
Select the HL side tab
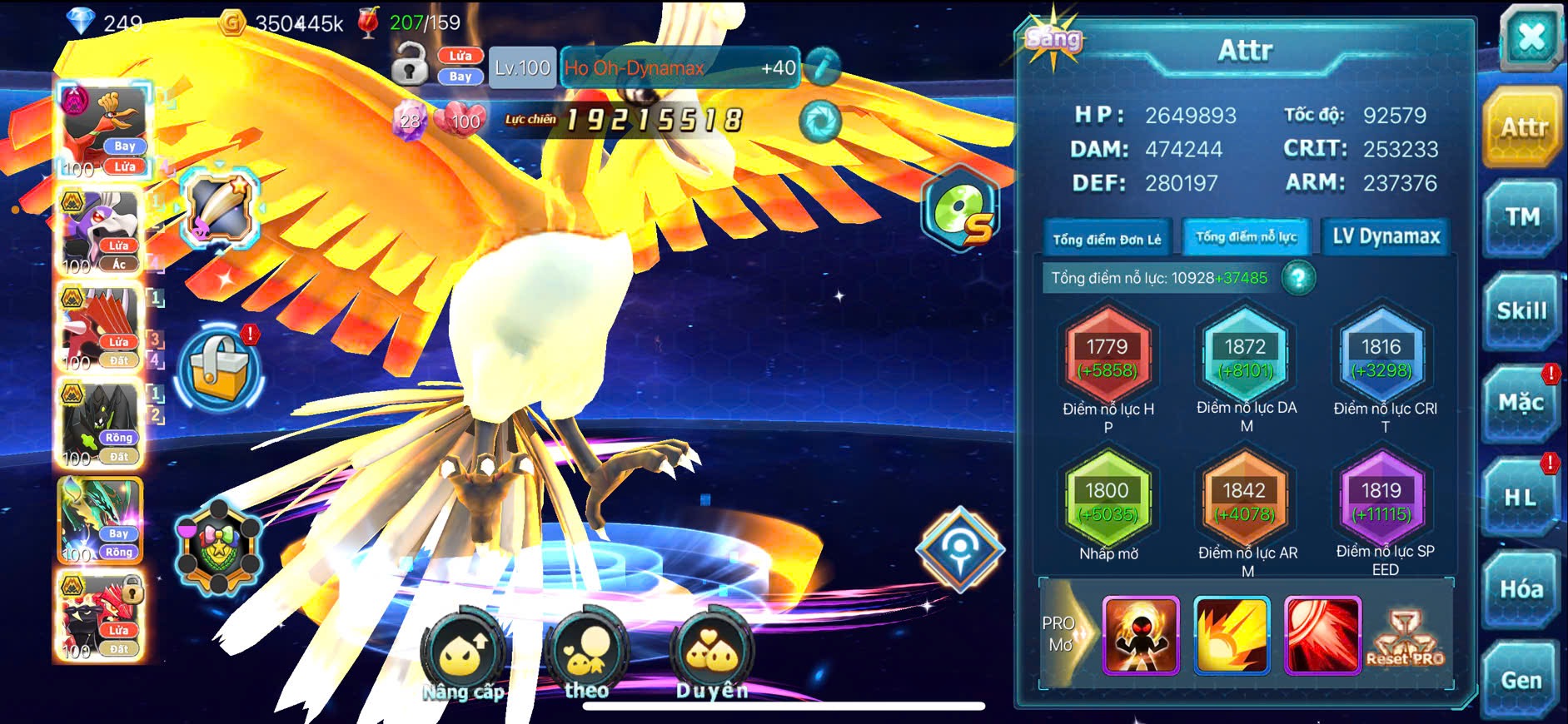click(x=1521, y=498)
